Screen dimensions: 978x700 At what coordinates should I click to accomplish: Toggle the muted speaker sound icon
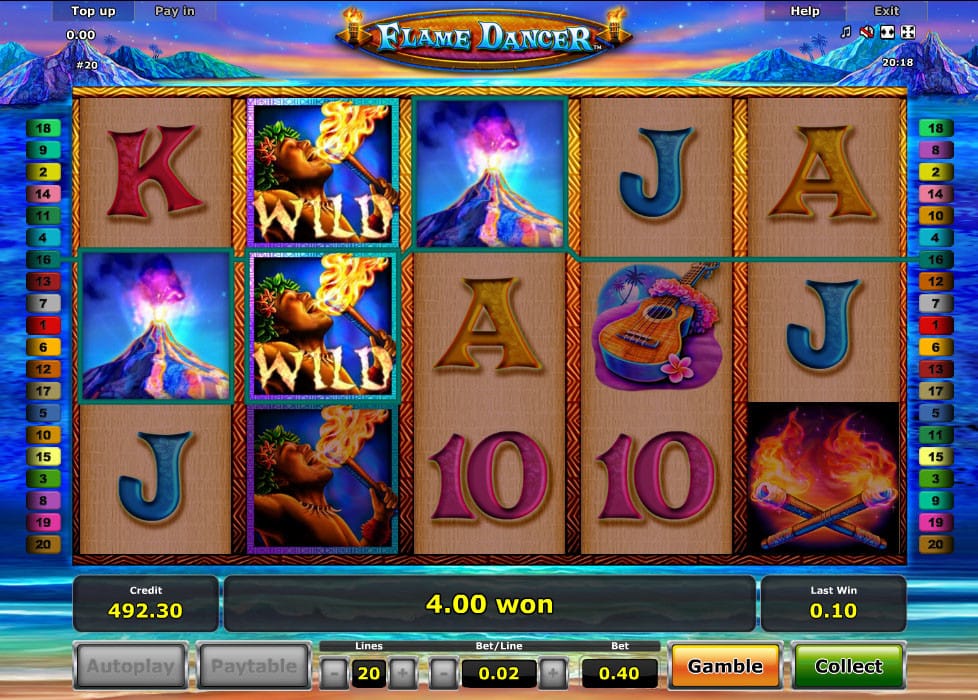(x=866, y=32)
